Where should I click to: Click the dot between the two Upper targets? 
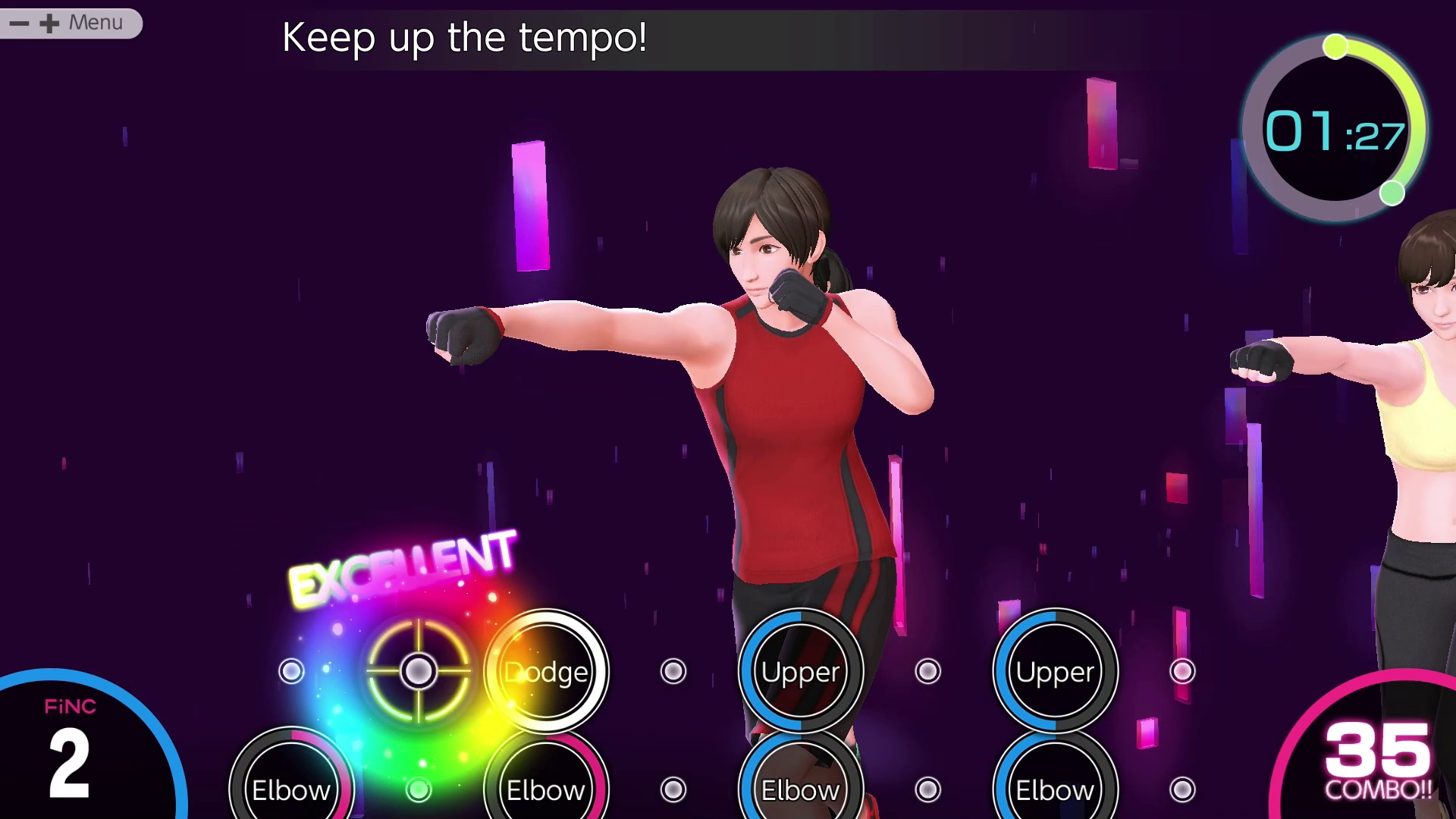tap(927, 670)
